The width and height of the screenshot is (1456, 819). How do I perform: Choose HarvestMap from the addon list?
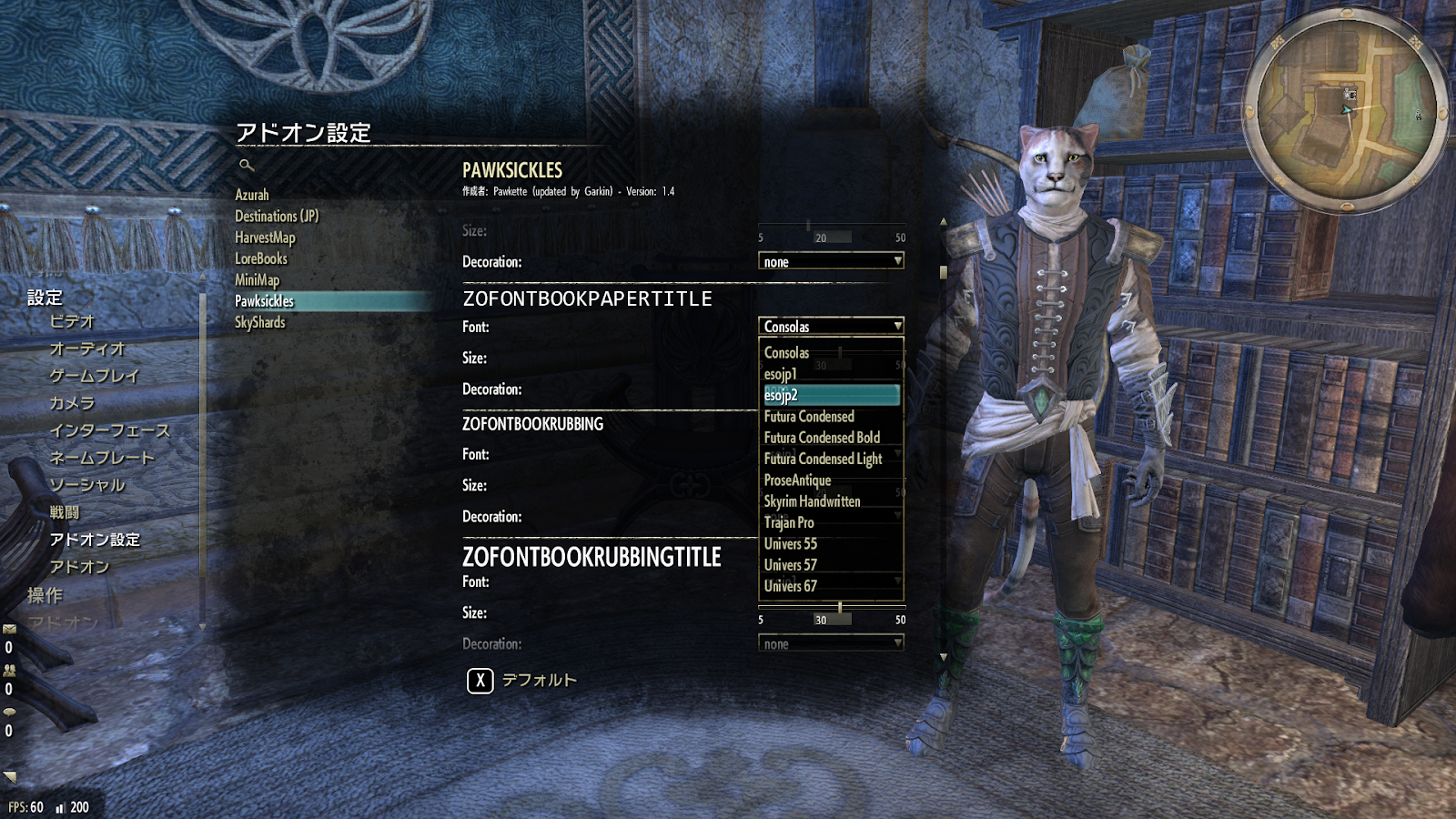click(265, 238)
